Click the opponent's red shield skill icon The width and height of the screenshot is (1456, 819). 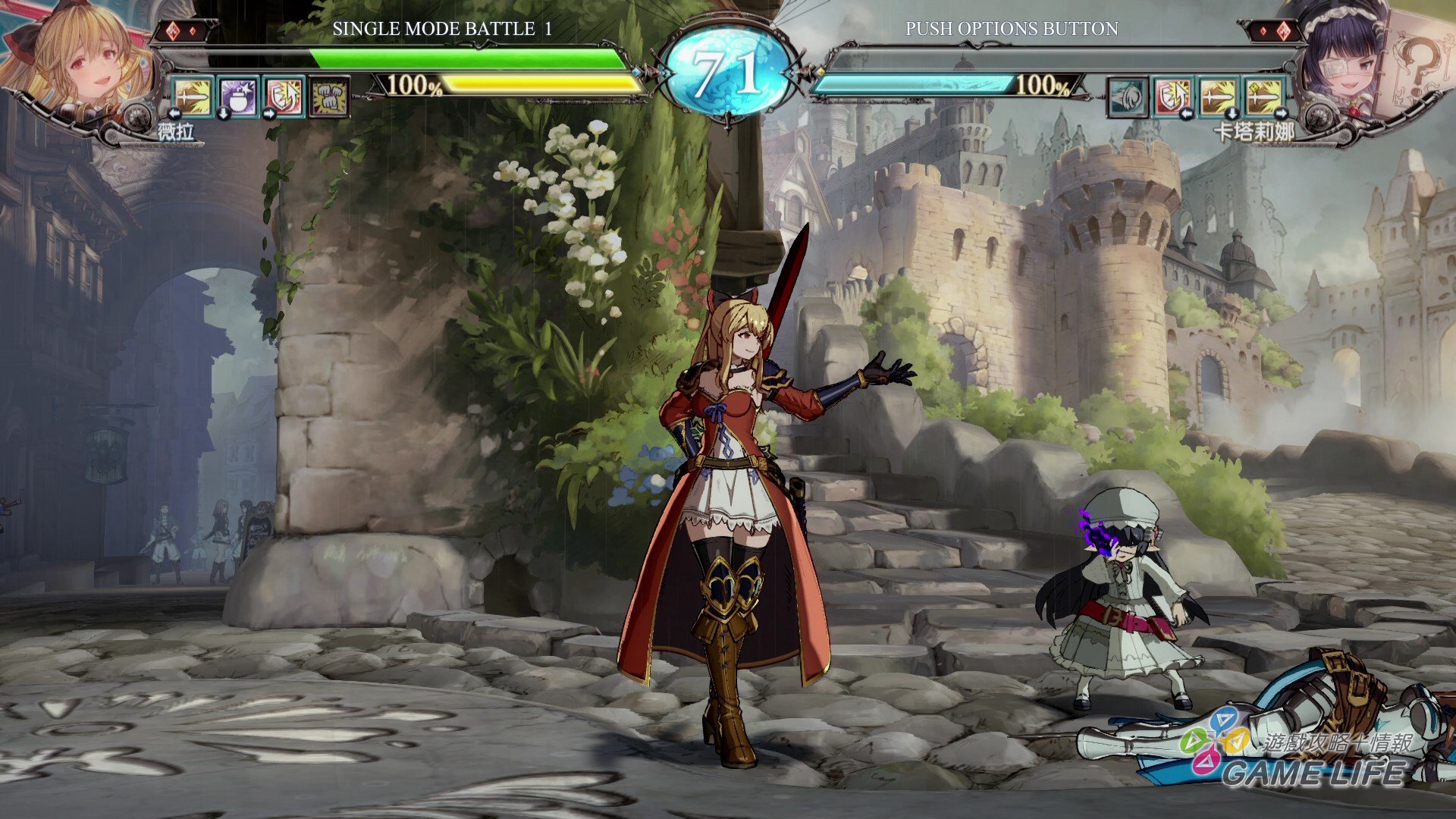(1173, 97)
